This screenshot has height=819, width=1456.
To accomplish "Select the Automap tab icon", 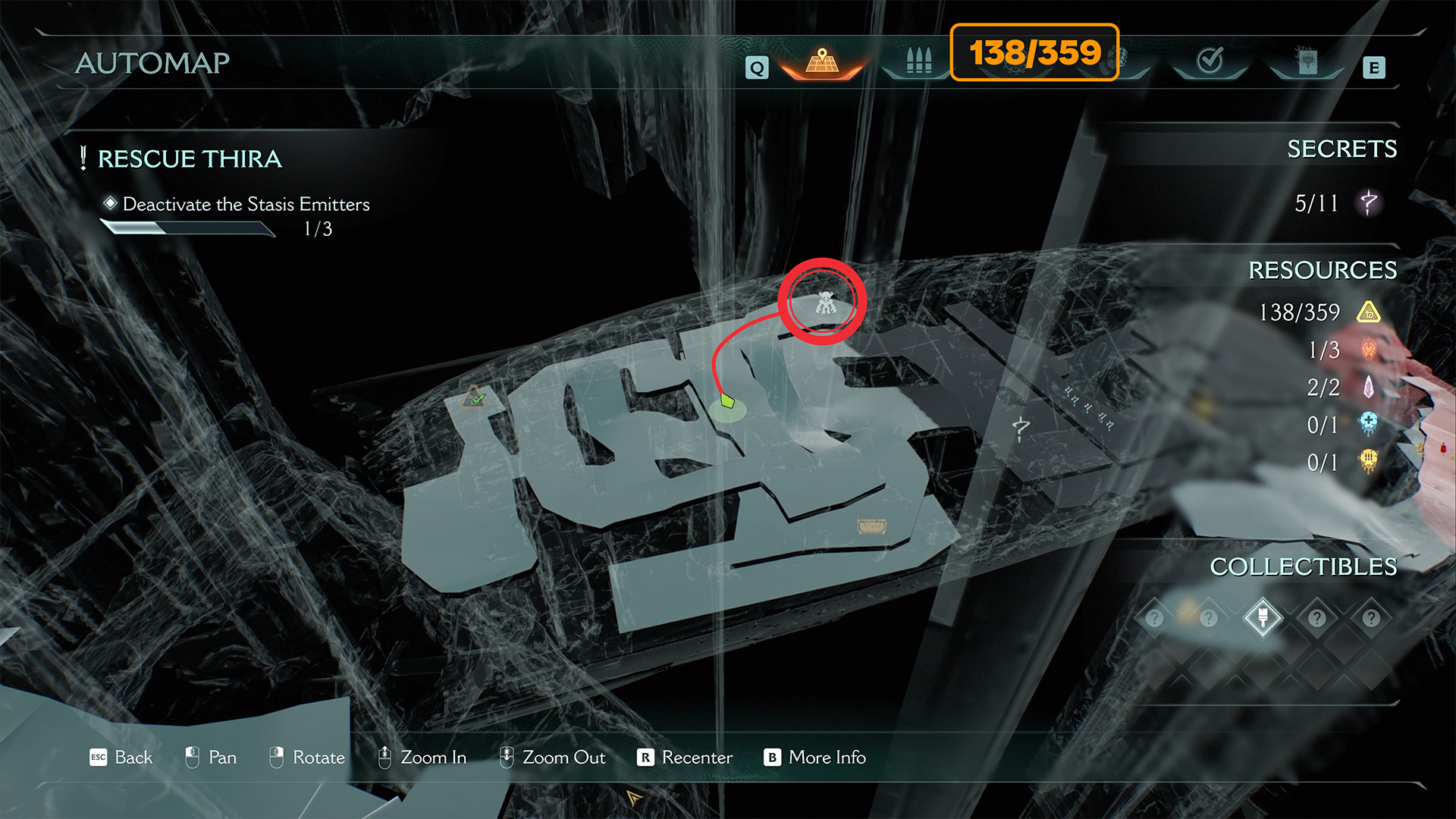I will click(x=822, y=62).
